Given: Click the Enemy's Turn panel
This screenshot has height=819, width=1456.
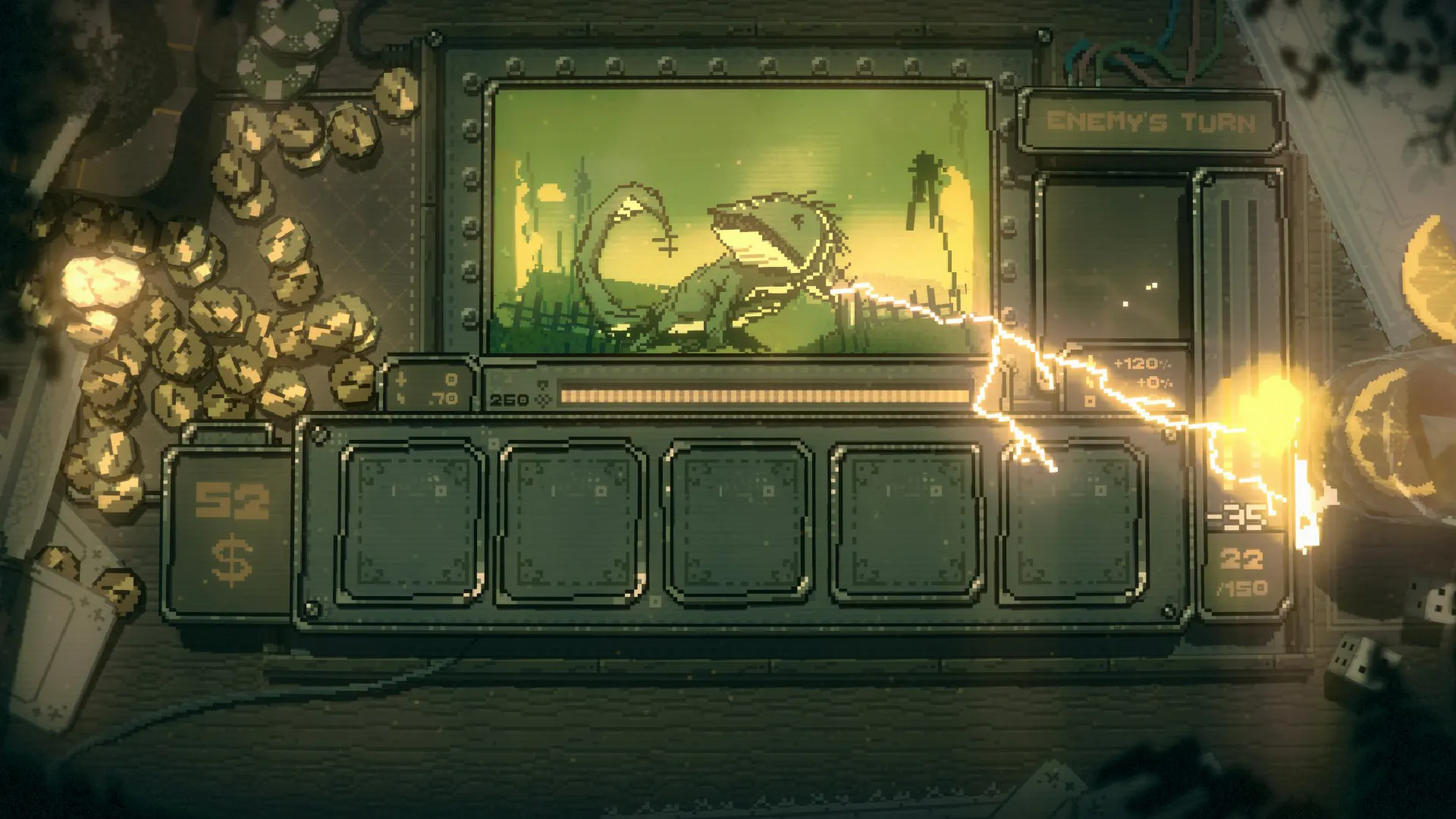Looking at the screenshot, I should (1150, 122).
